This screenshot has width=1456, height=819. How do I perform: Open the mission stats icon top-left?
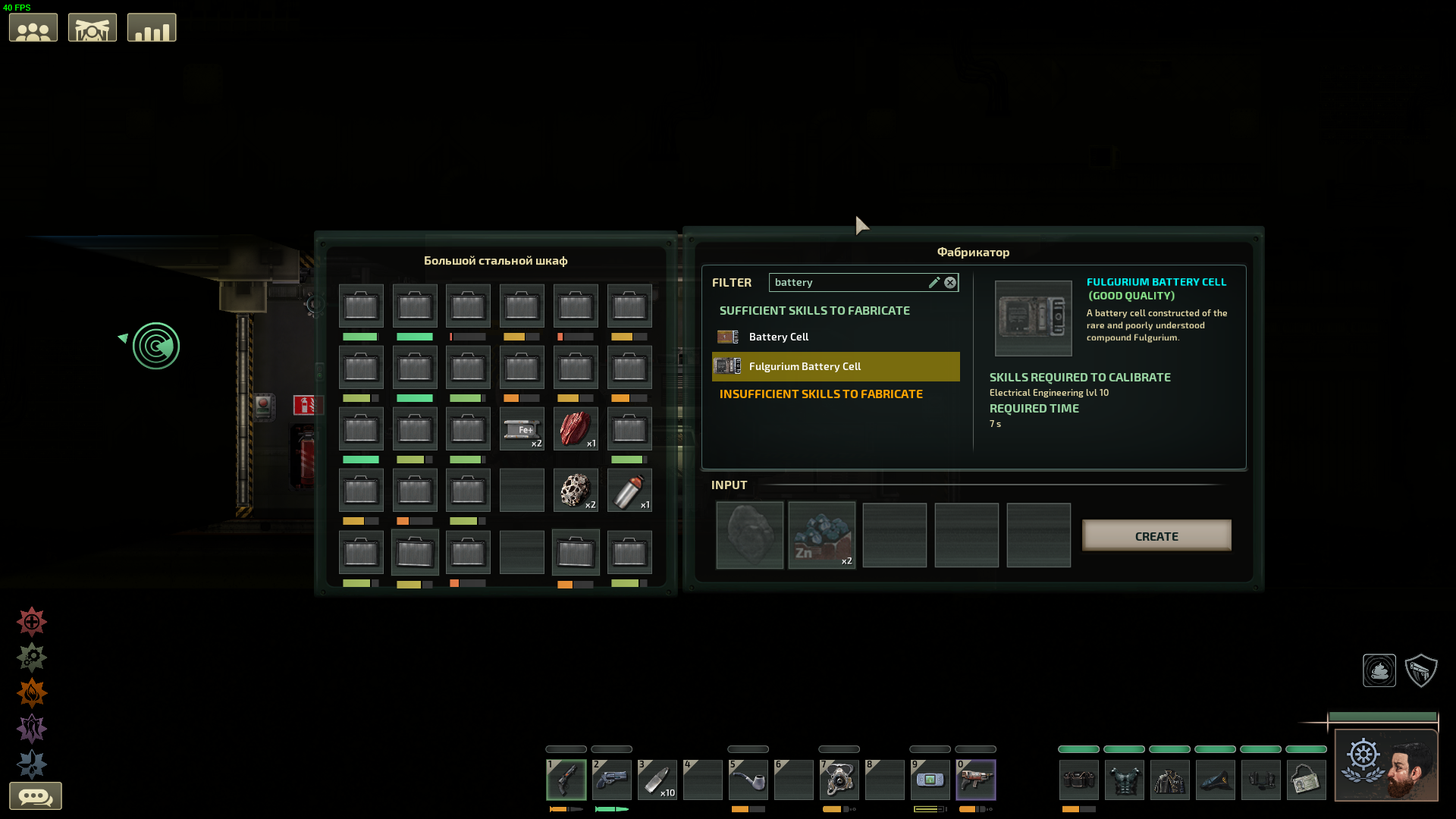151,27
